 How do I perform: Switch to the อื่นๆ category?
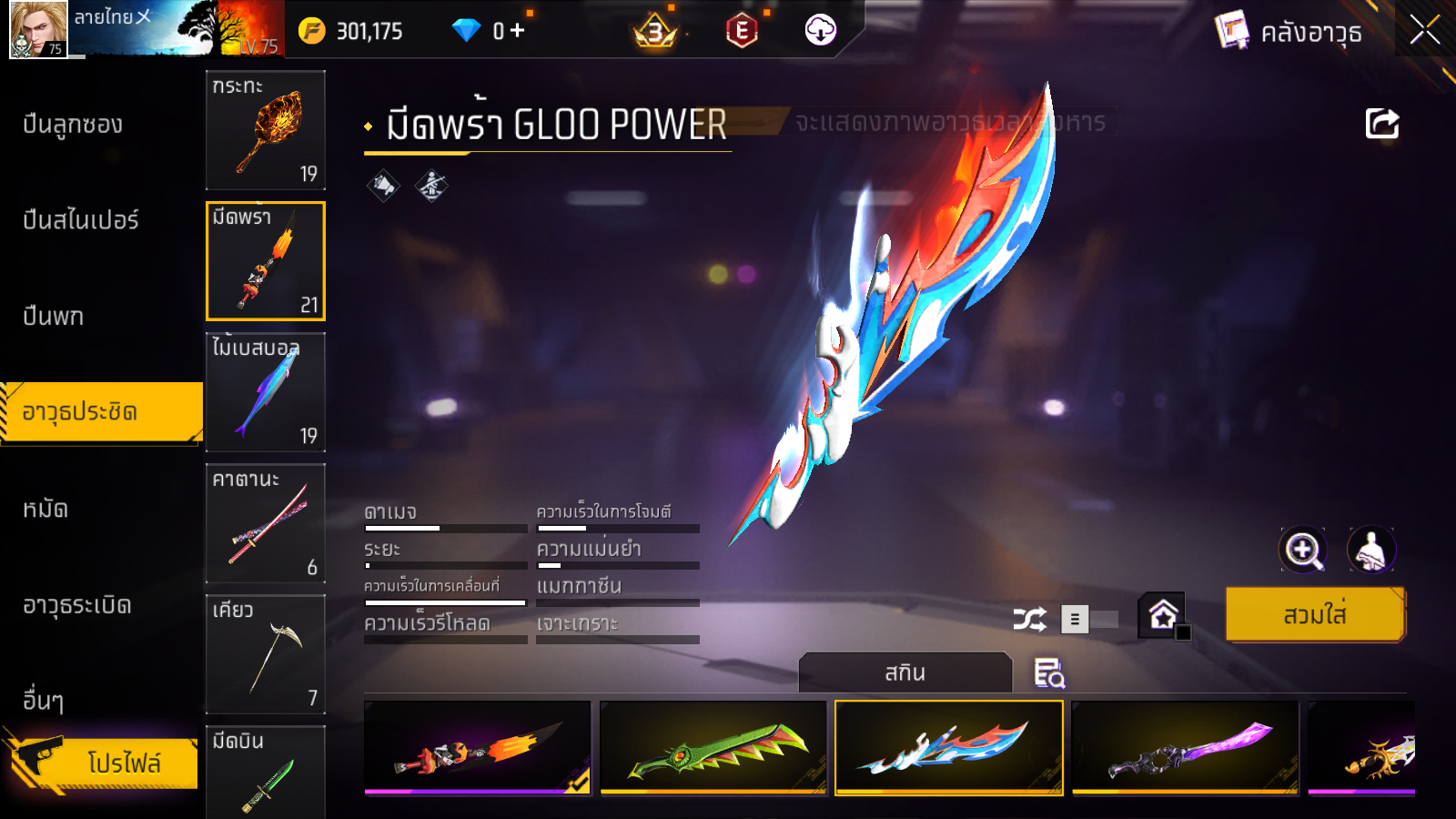[x=43, y=700]
